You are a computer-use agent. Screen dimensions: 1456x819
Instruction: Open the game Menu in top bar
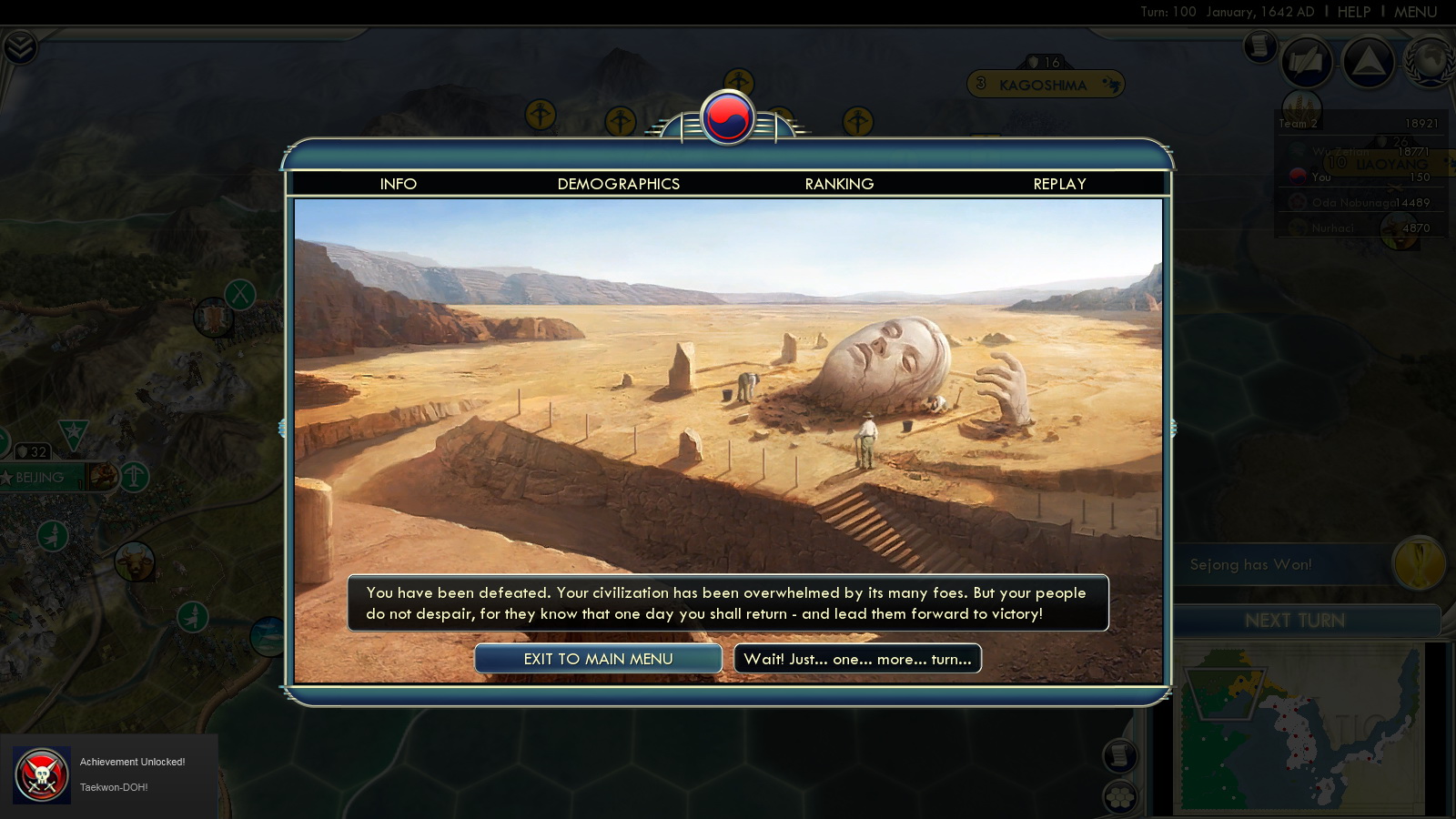tap(1415, 12)
